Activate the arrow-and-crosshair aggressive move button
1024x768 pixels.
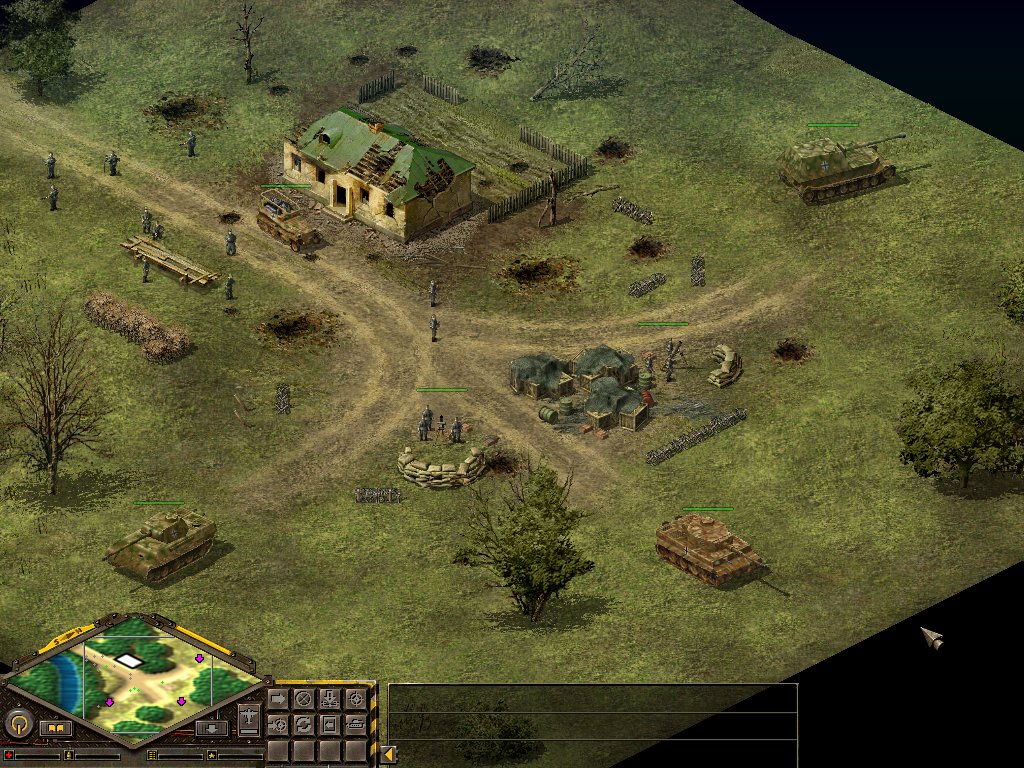278,724
